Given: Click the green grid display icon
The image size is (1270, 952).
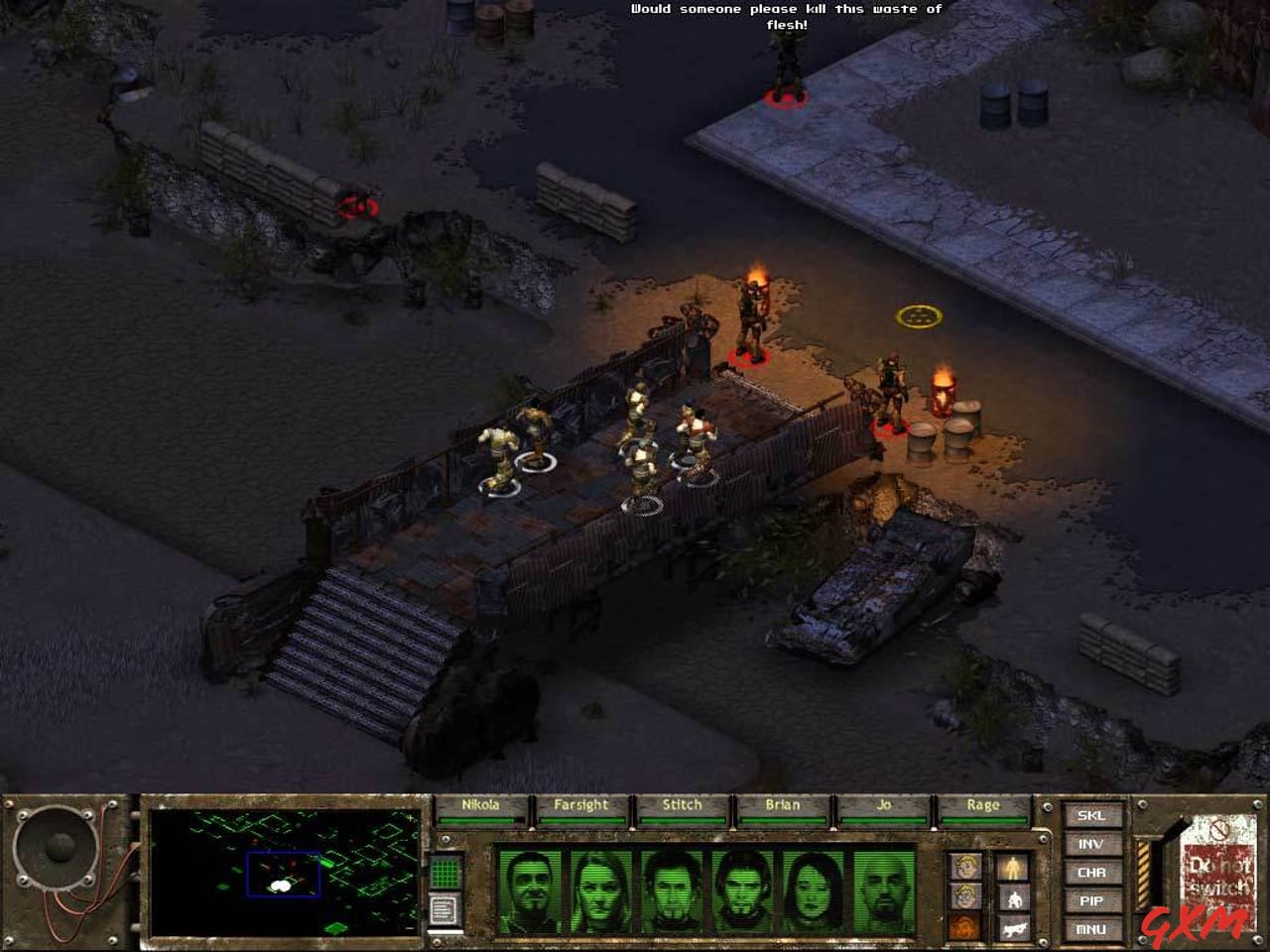Looking at the screenshot, I should (444, 873).
